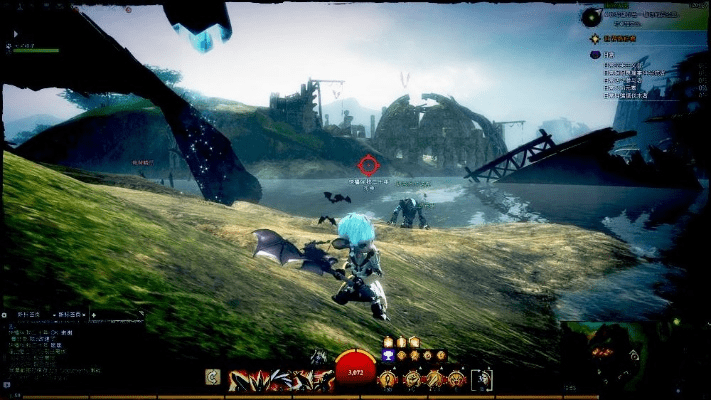711x400 pixels.
Task: Activate the first weapon skill
Action: tap(241, 379)
